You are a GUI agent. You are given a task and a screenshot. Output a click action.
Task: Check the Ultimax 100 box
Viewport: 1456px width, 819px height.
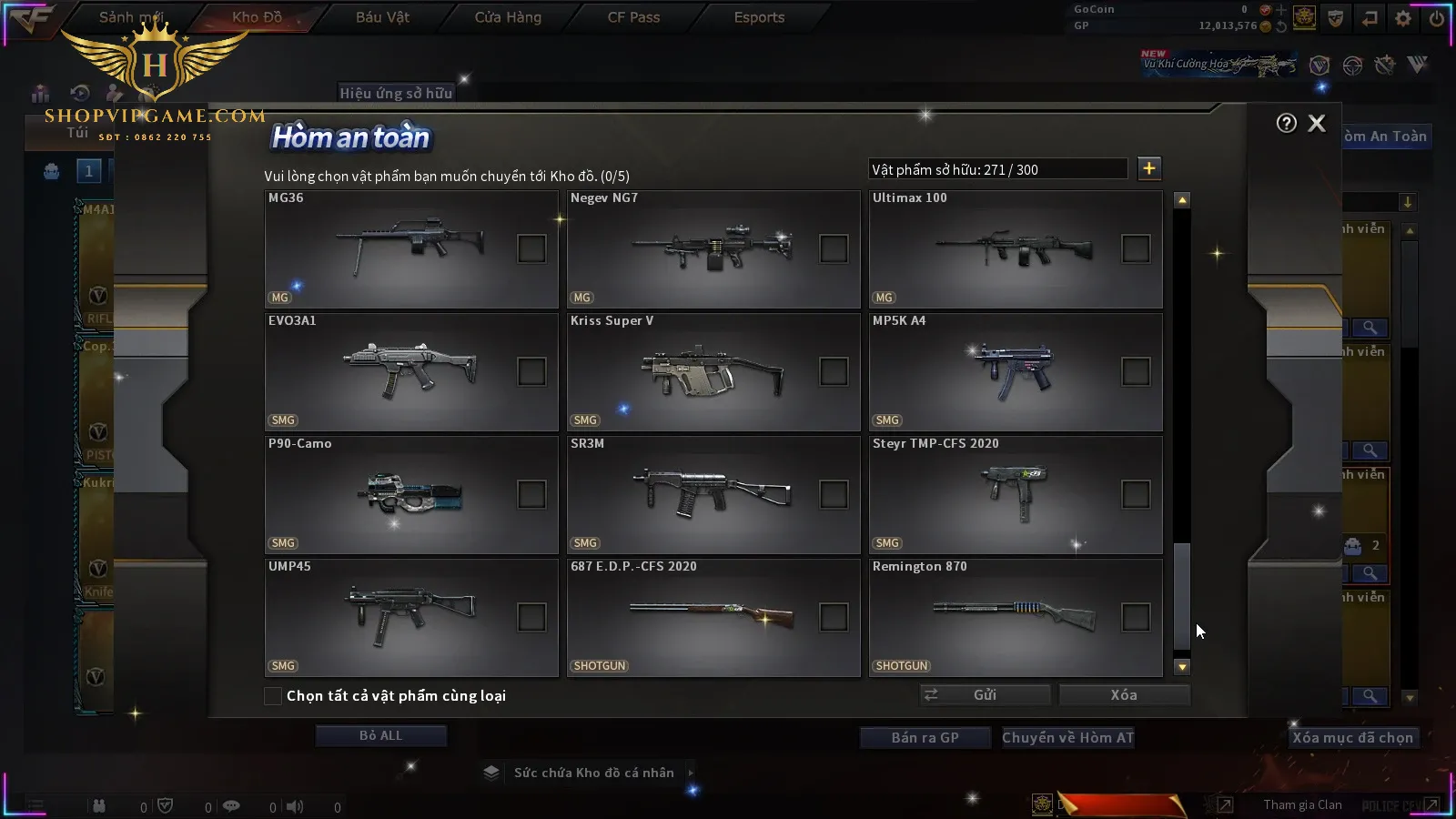coord(1136,248)
